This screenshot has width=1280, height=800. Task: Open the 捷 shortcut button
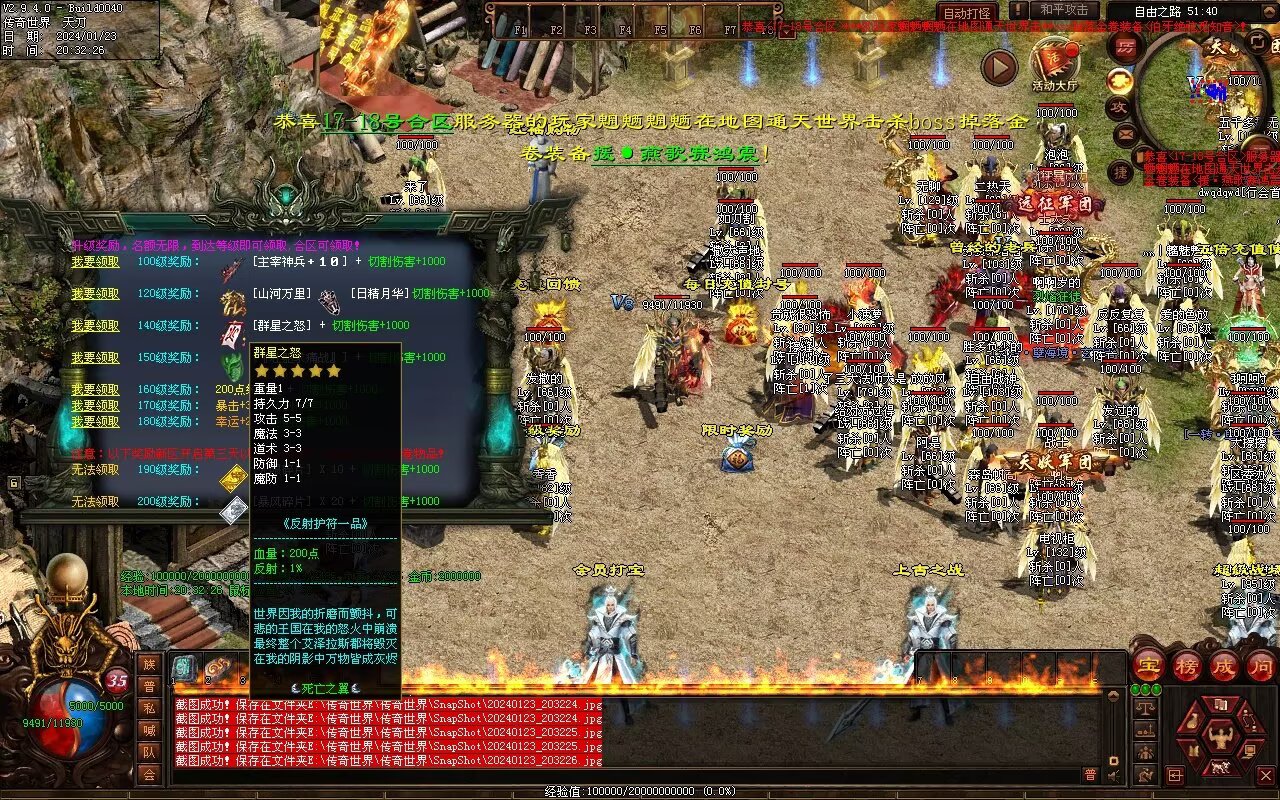(1122, 172)
